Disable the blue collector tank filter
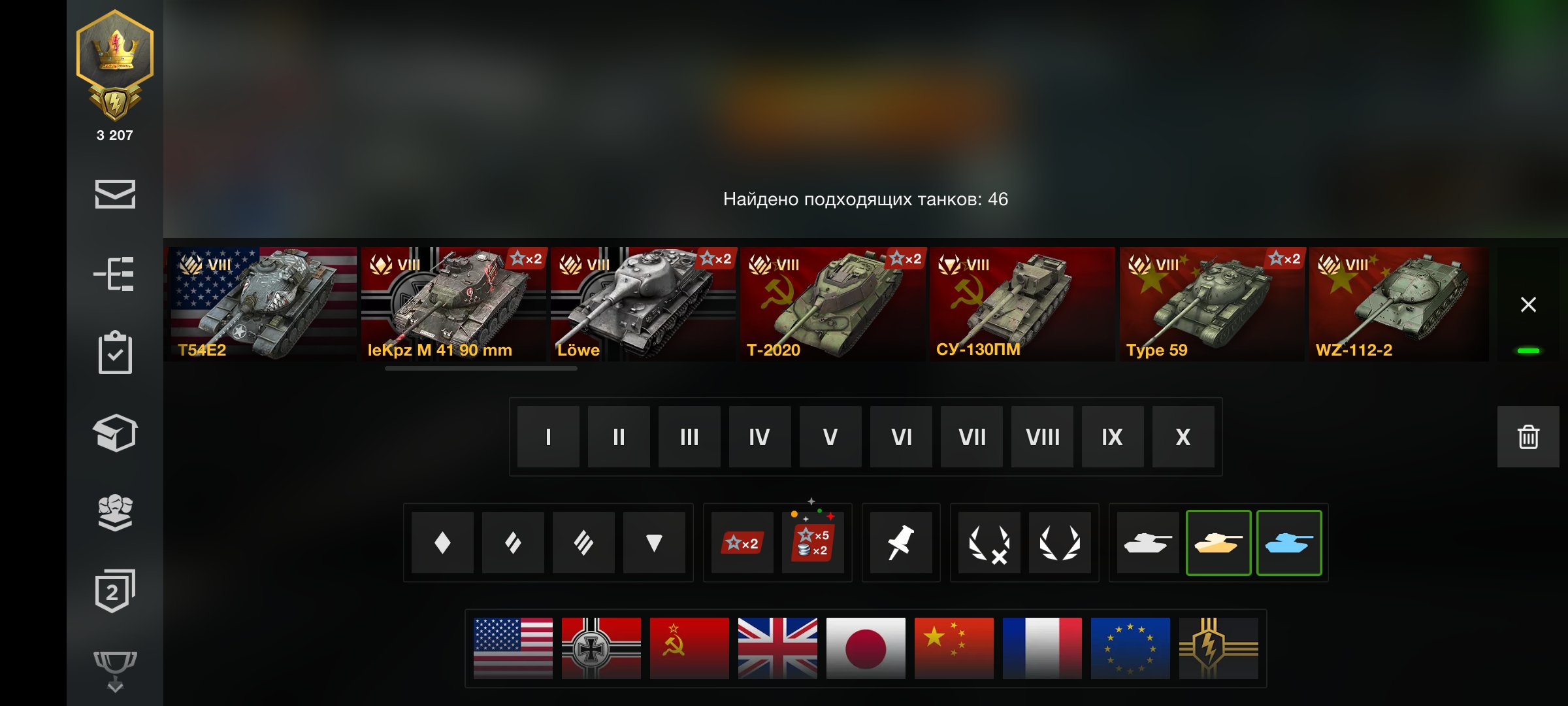 [1289, 543]
